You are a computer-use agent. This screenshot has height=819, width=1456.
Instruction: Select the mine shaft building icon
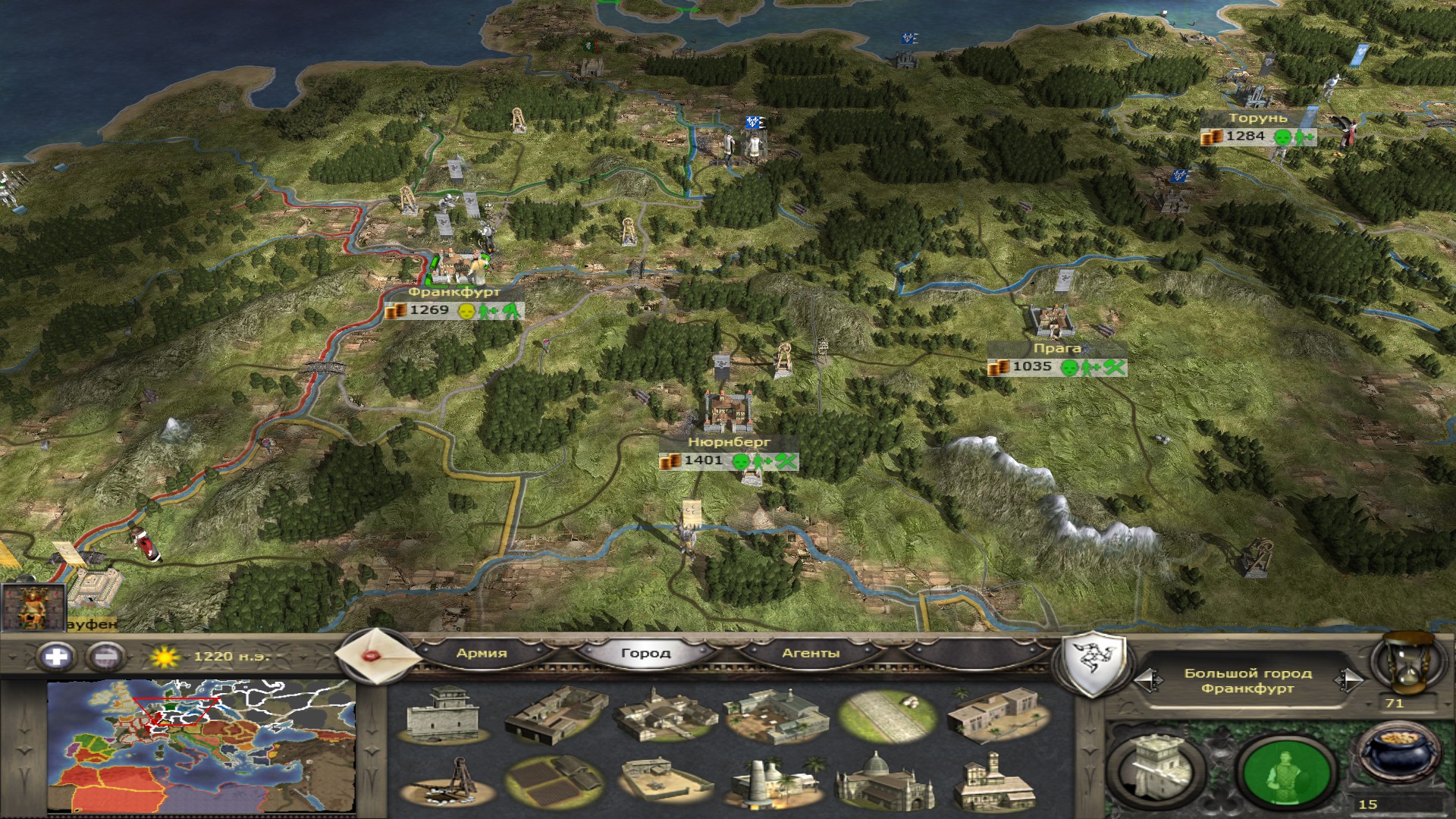(444, 783)
